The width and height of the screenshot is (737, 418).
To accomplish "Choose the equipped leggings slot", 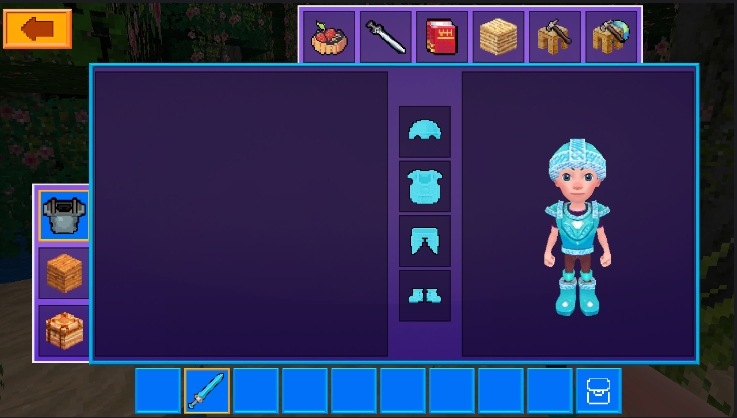I will click(x=425, y=241).
